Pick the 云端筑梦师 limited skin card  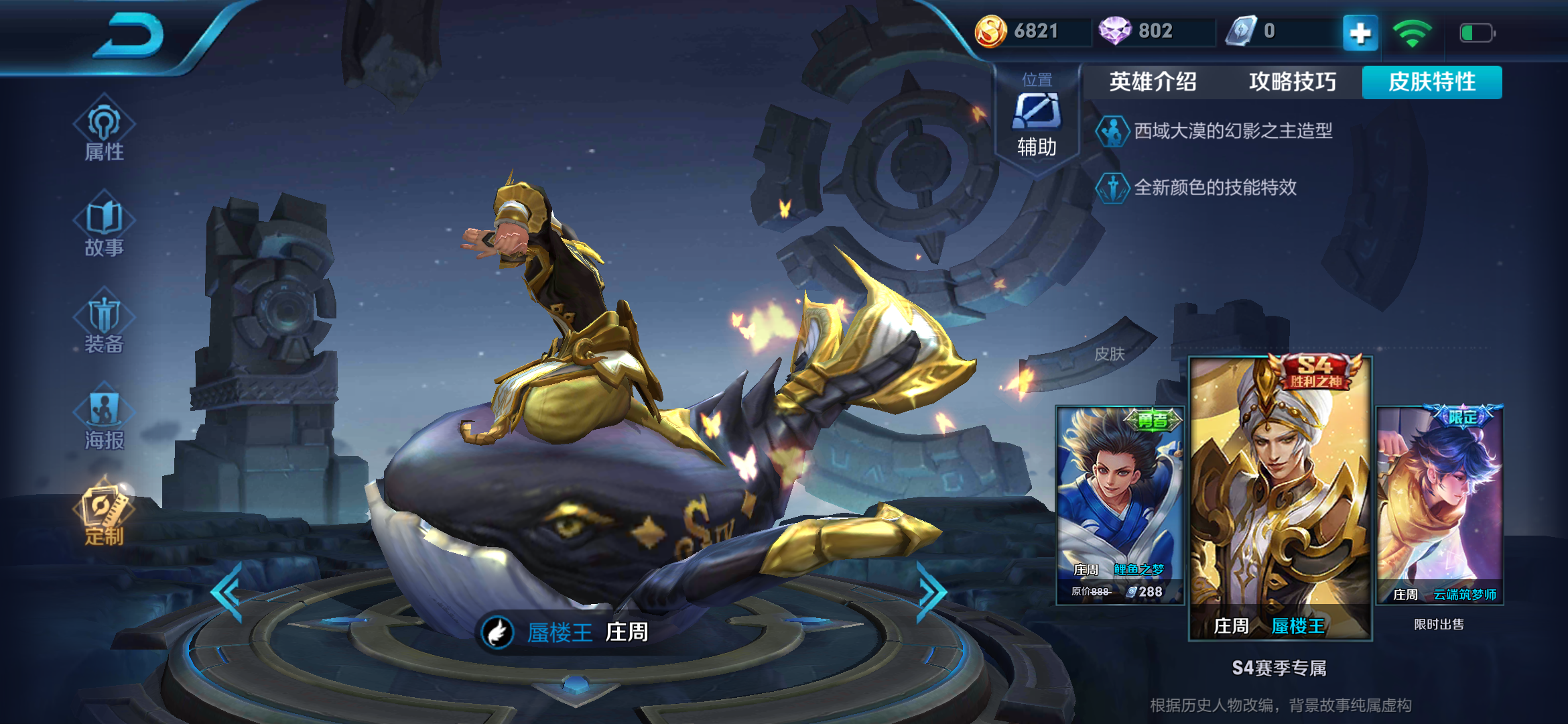click(x=1440, y=505)
